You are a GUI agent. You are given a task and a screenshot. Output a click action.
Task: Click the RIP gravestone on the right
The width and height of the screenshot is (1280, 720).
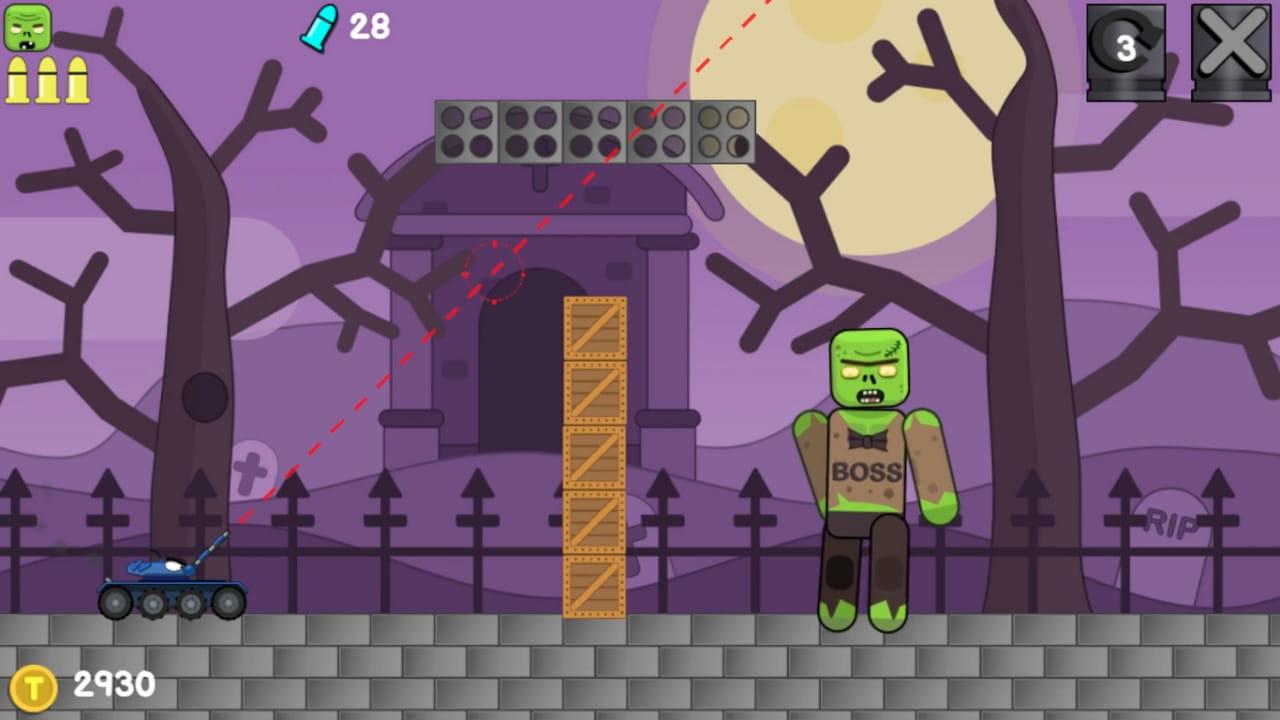[1170, 520]
